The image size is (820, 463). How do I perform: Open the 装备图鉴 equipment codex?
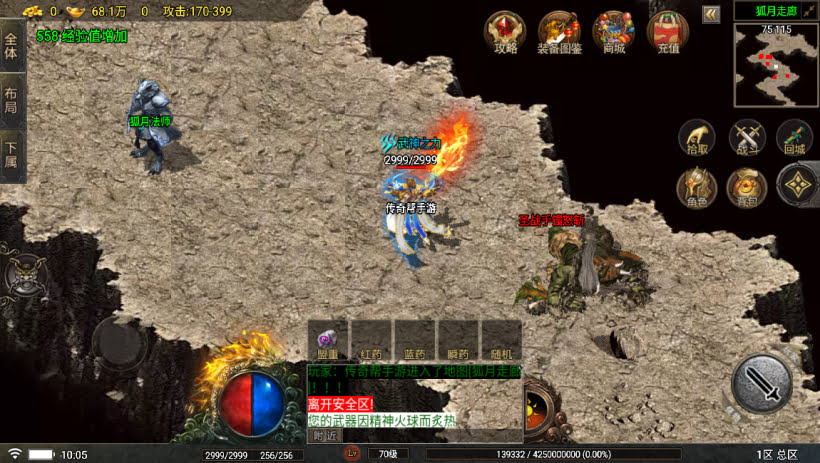pyautogui.click(x=559, y=31)
